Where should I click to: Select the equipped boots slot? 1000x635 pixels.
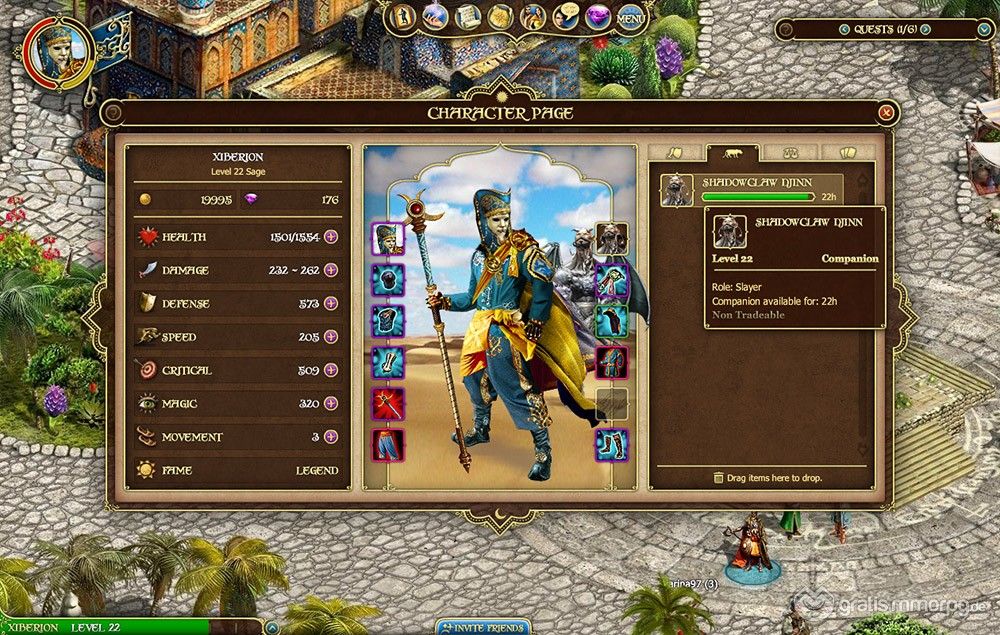click(612, 444)
